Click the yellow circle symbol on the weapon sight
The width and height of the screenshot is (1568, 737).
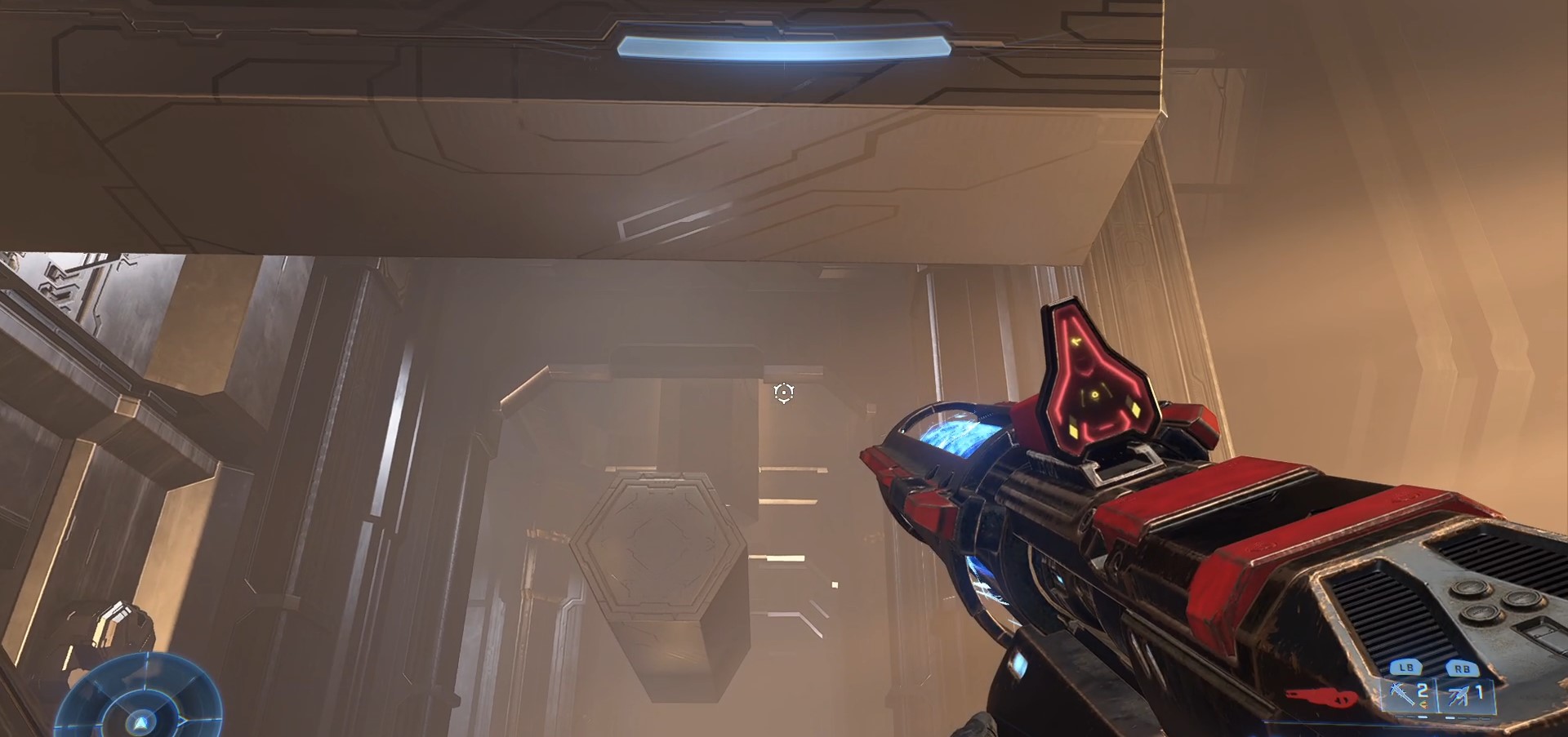click(1095, 394)
